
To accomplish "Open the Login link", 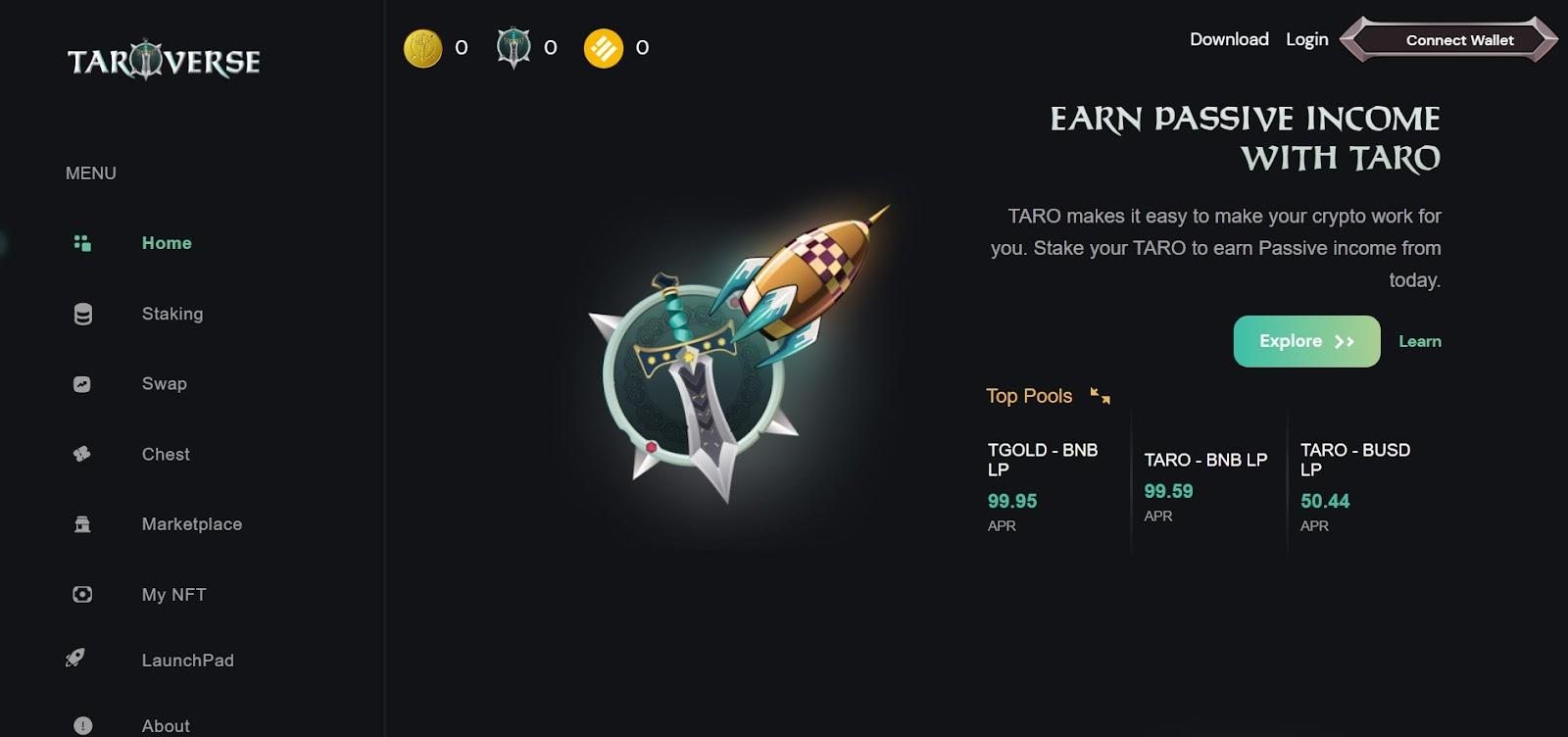I will click(1306, 39).
